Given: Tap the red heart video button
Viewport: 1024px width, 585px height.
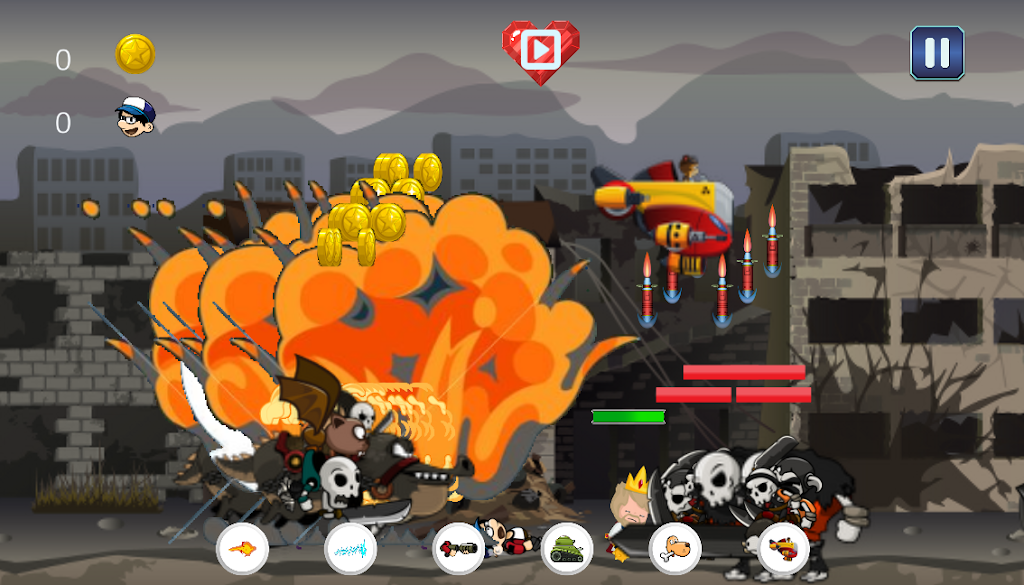Looking at the screenshot, I should 540,48.
